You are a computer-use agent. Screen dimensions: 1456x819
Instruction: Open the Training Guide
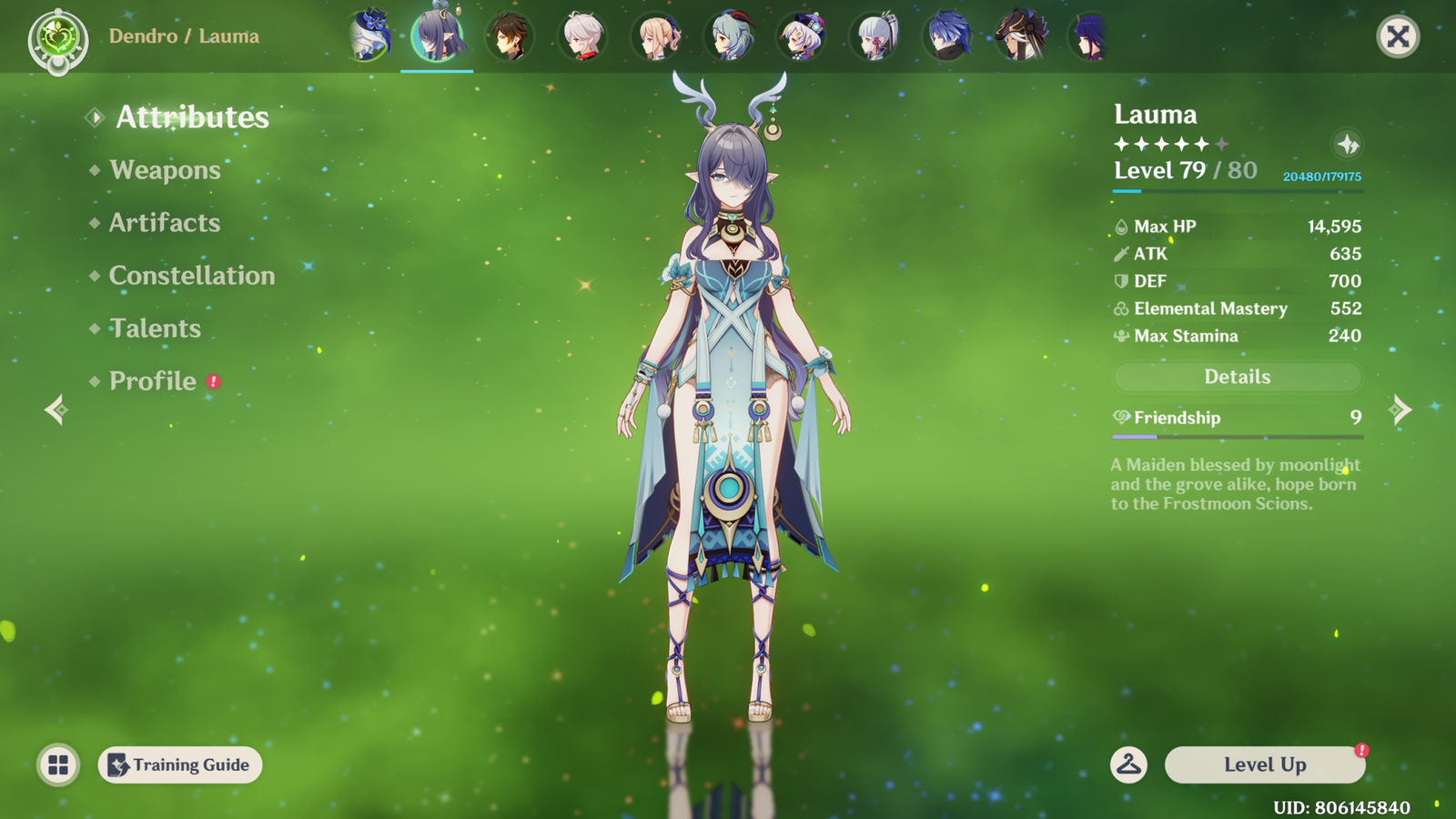point(180,765)
